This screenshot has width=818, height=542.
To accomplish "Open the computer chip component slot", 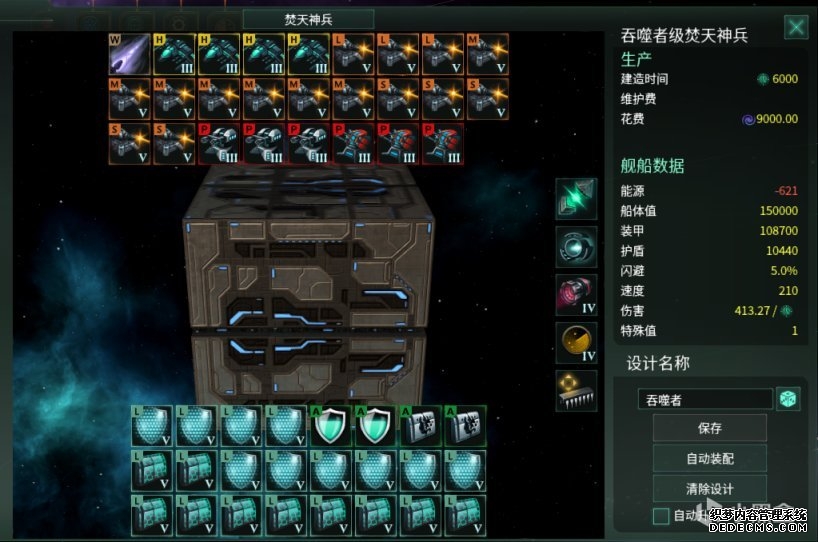I will click(x=577, y=391).
